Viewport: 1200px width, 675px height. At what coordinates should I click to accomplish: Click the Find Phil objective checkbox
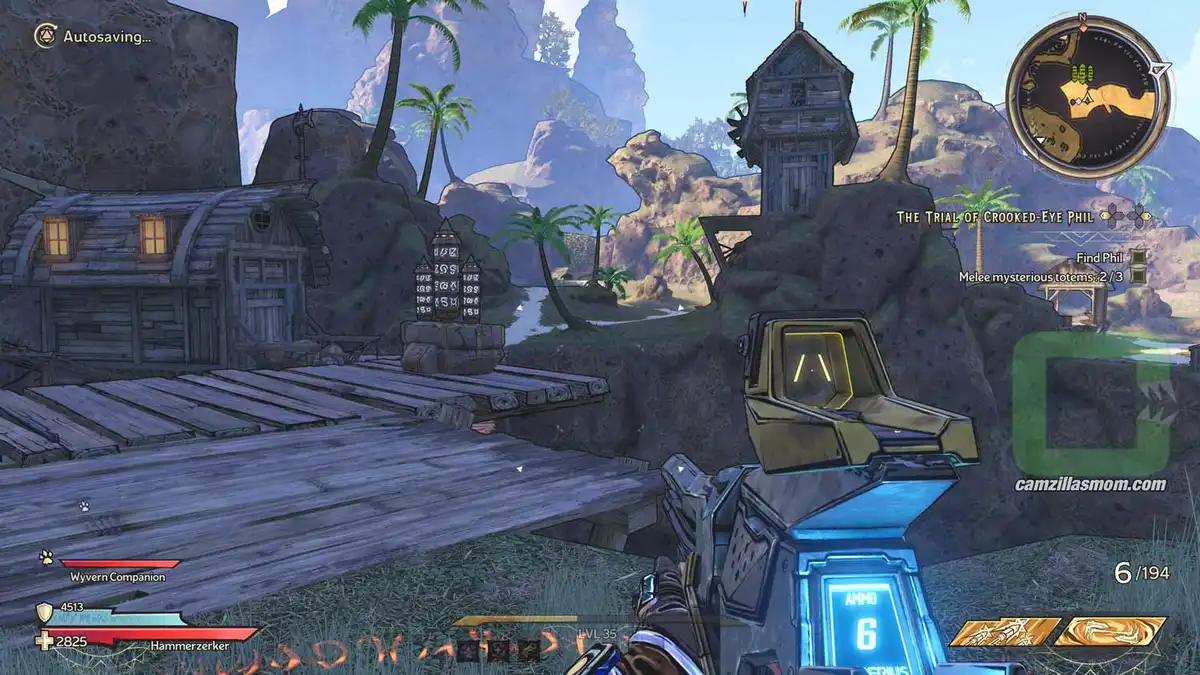click(x=1138, y=257)
